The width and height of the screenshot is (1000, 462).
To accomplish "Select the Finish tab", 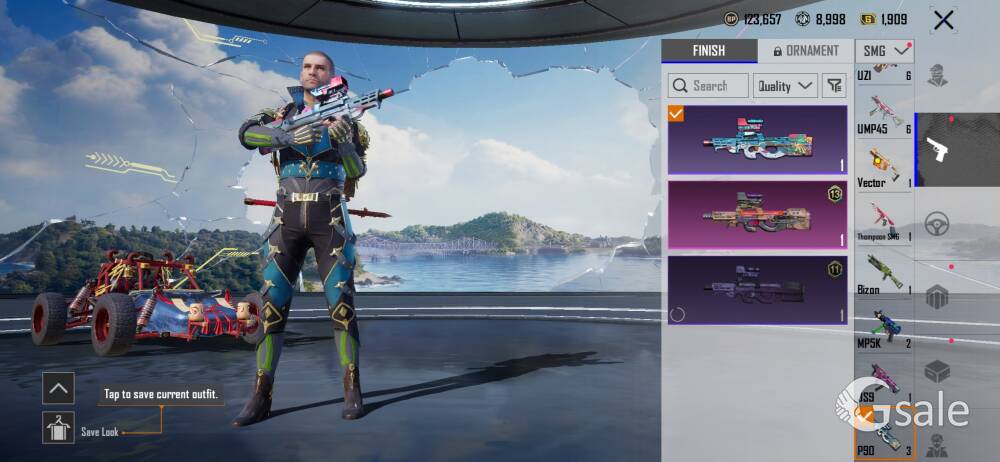I will coord(708,51).
